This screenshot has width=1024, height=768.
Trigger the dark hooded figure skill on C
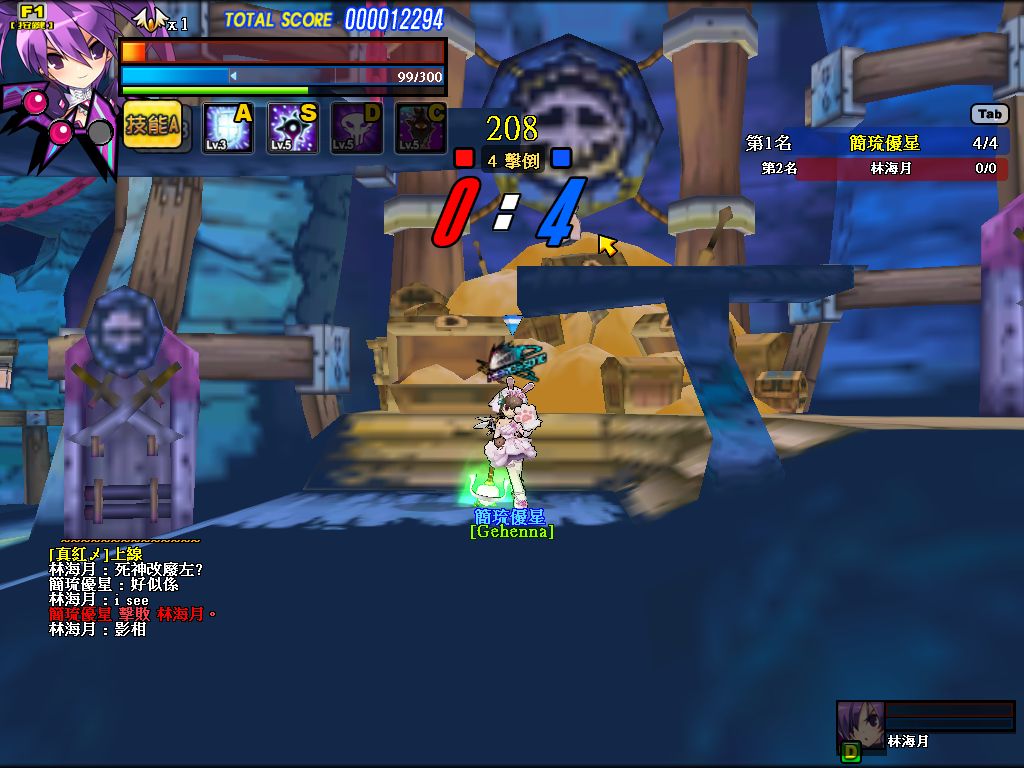click(420, 129)
